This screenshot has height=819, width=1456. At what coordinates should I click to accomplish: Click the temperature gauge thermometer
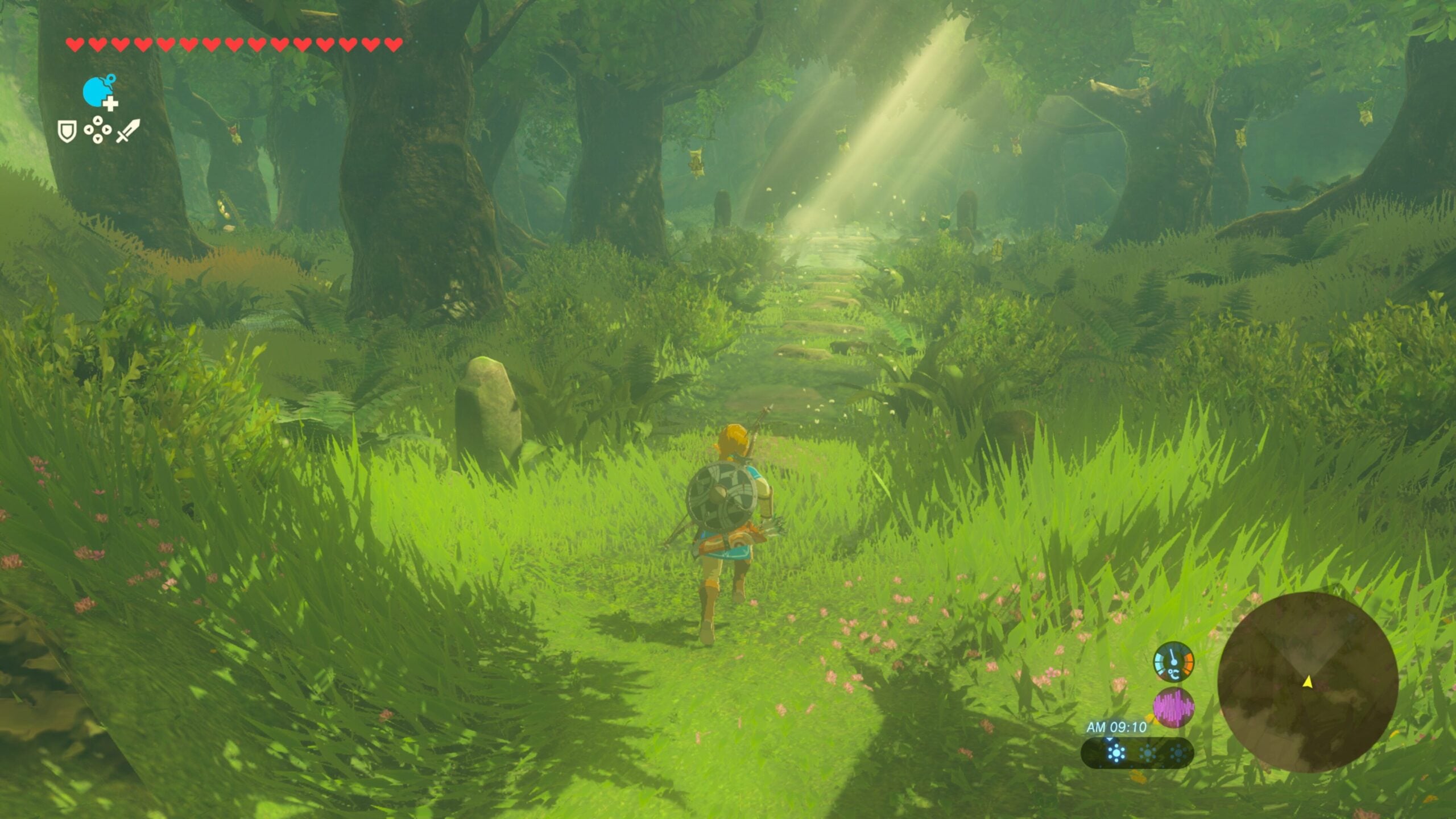pos(1173,660)
